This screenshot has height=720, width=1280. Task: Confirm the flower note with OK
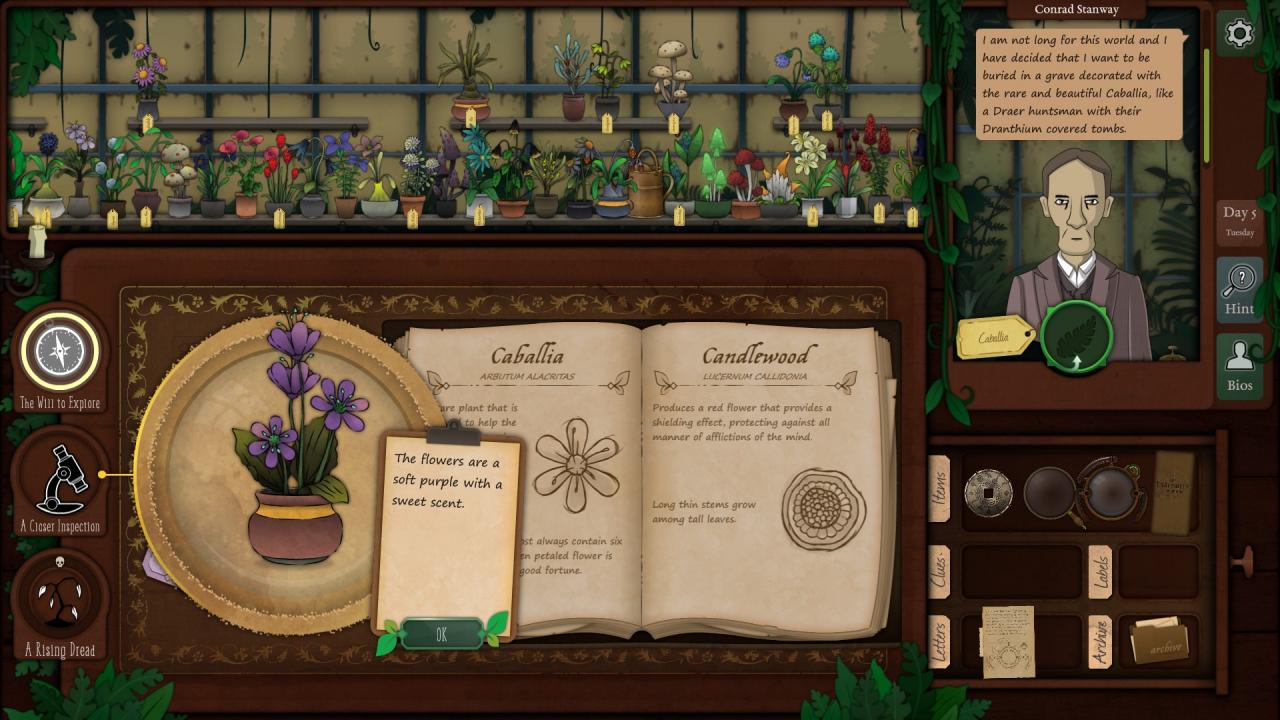point(441,634)
